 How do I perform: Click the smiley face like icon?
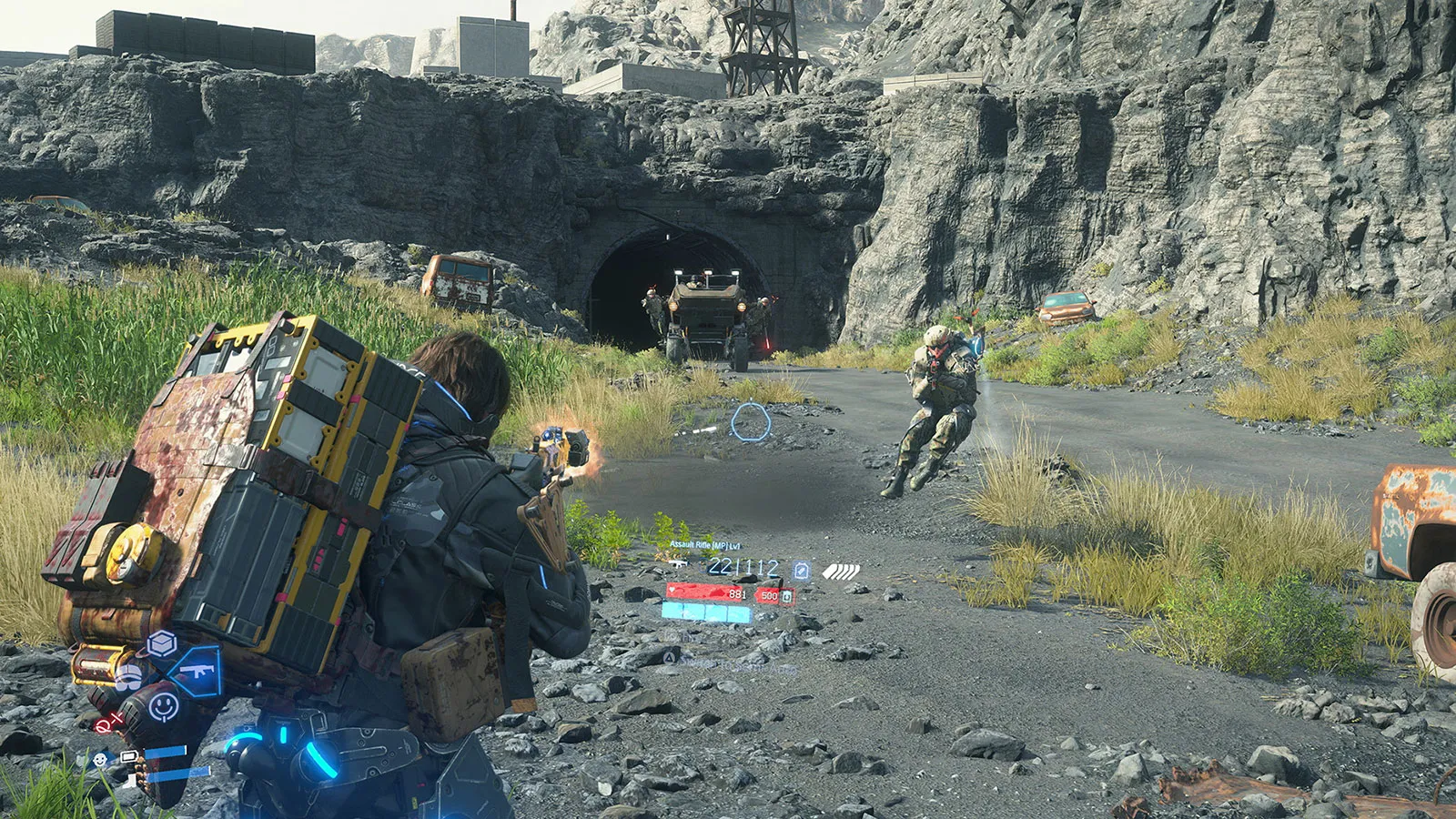click(x=164, y=705)
